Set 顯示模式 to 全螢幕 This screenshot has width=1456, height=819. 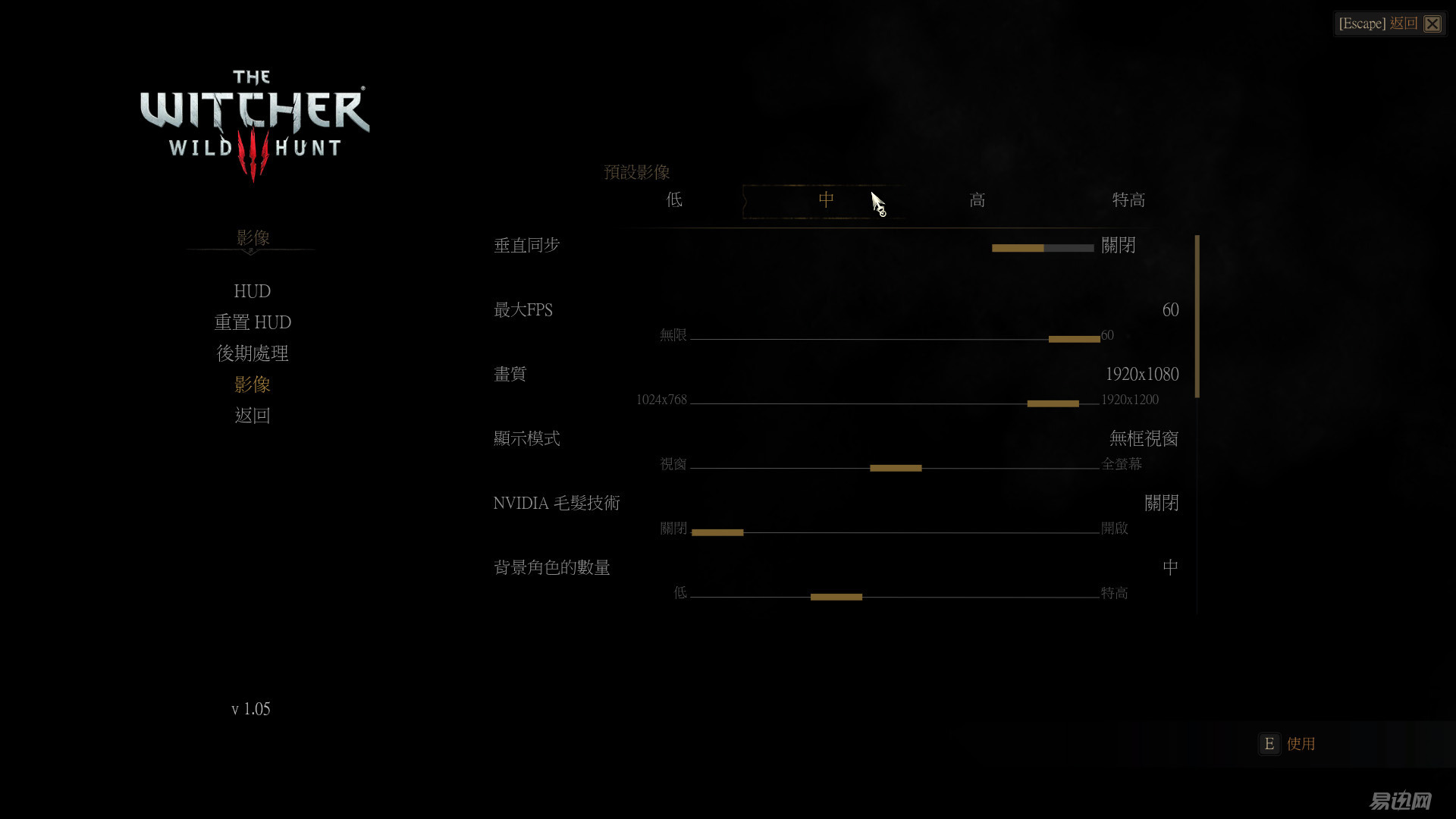click(x=1121, y=463)
